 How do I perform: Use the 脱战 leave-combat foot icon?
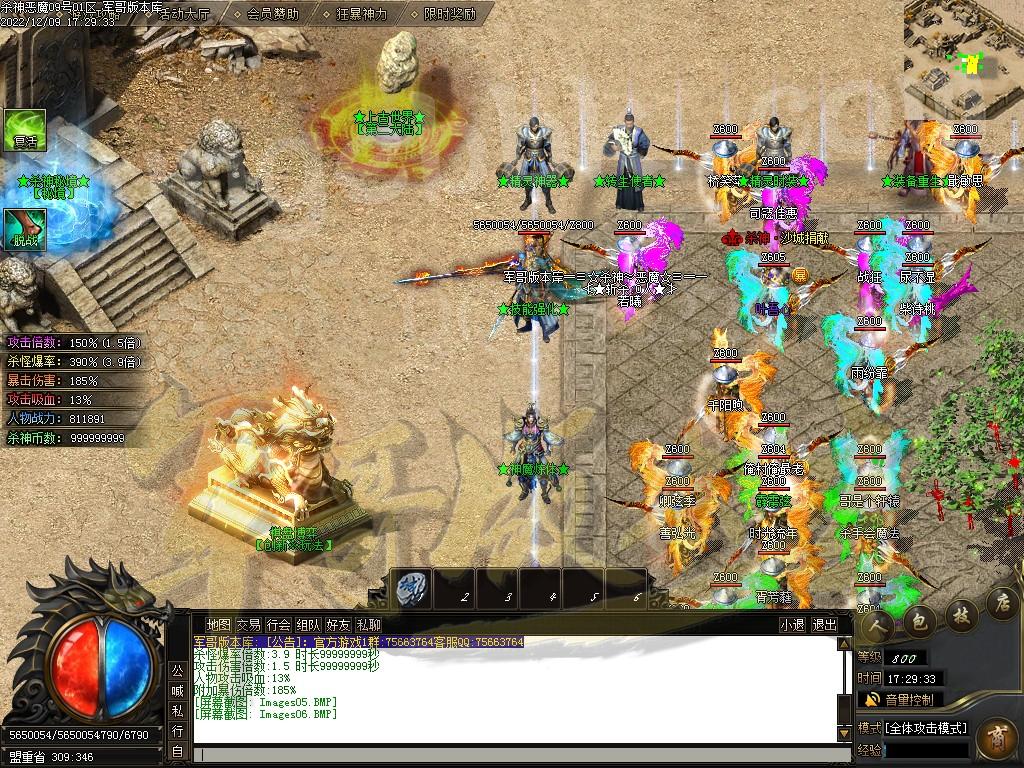25,230
